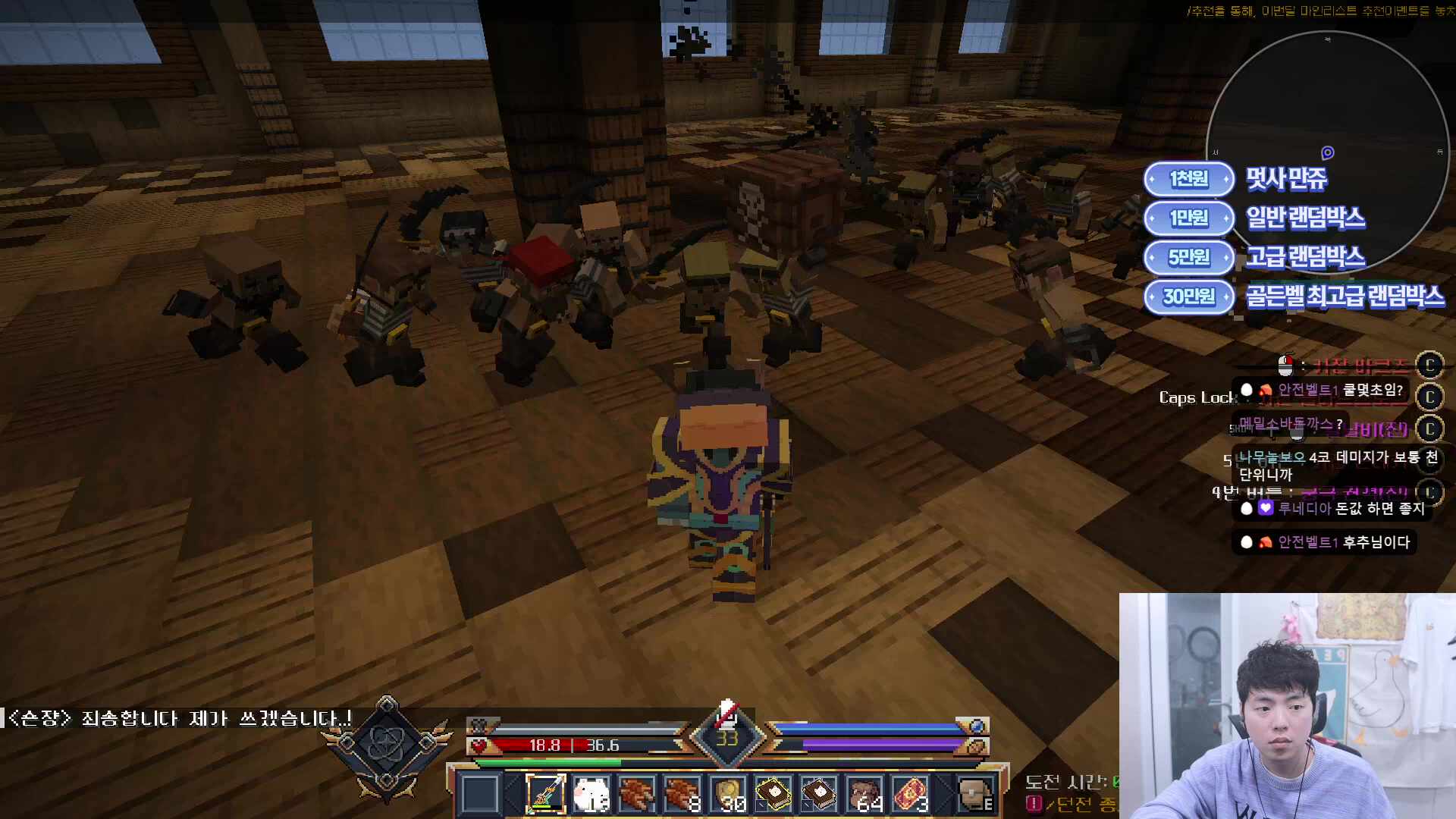This screenshot has height=819, width=1456.
Task: Click the streamer webcam overlay
Action: tap(1287, 705)
